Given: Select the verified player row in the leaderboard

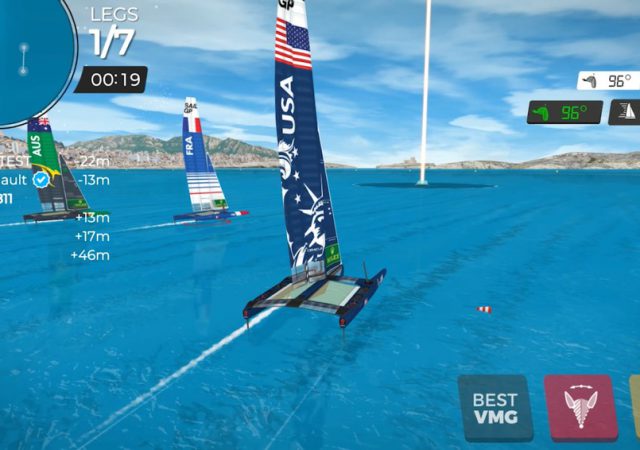Looking at the screenshot, I should 40,180.
